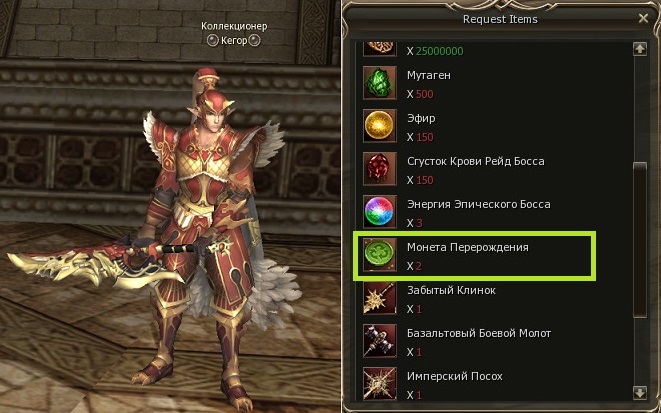
Task: Click the scrollbar down arrow
Action: click(640, 392)
